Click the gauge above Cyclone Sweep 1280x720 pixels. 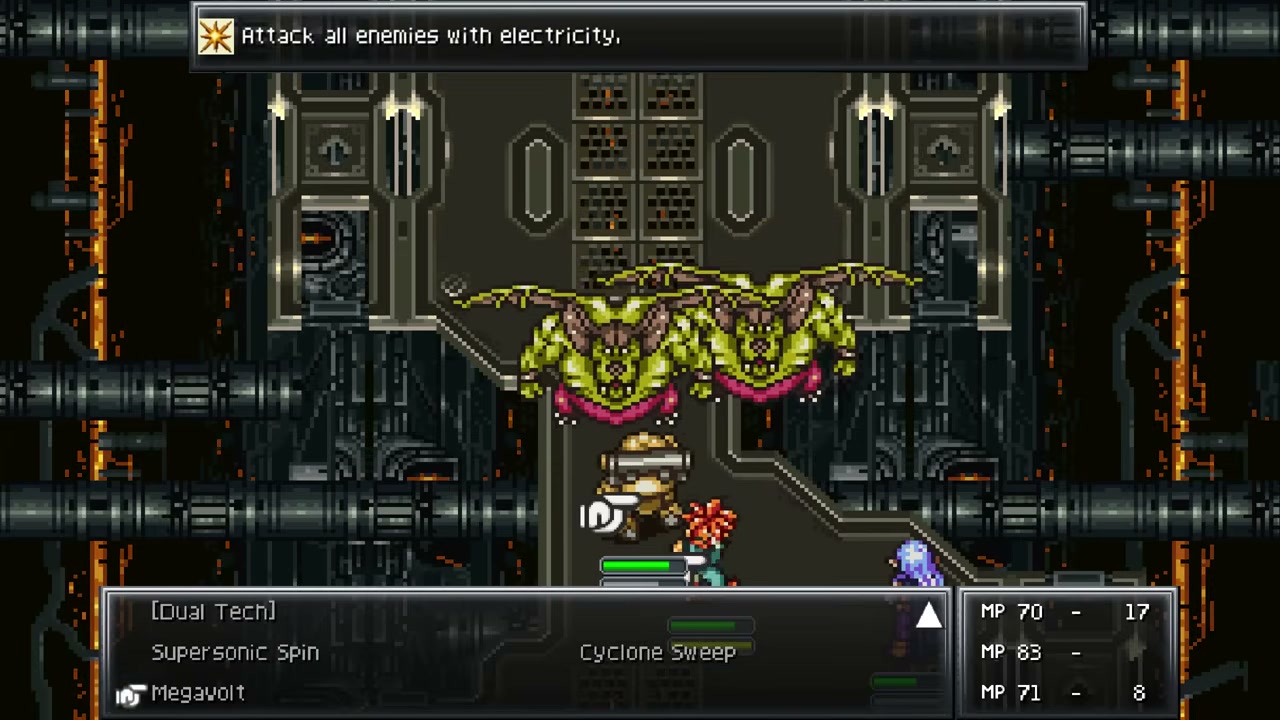pyautogui.click(x=710, y=626)
